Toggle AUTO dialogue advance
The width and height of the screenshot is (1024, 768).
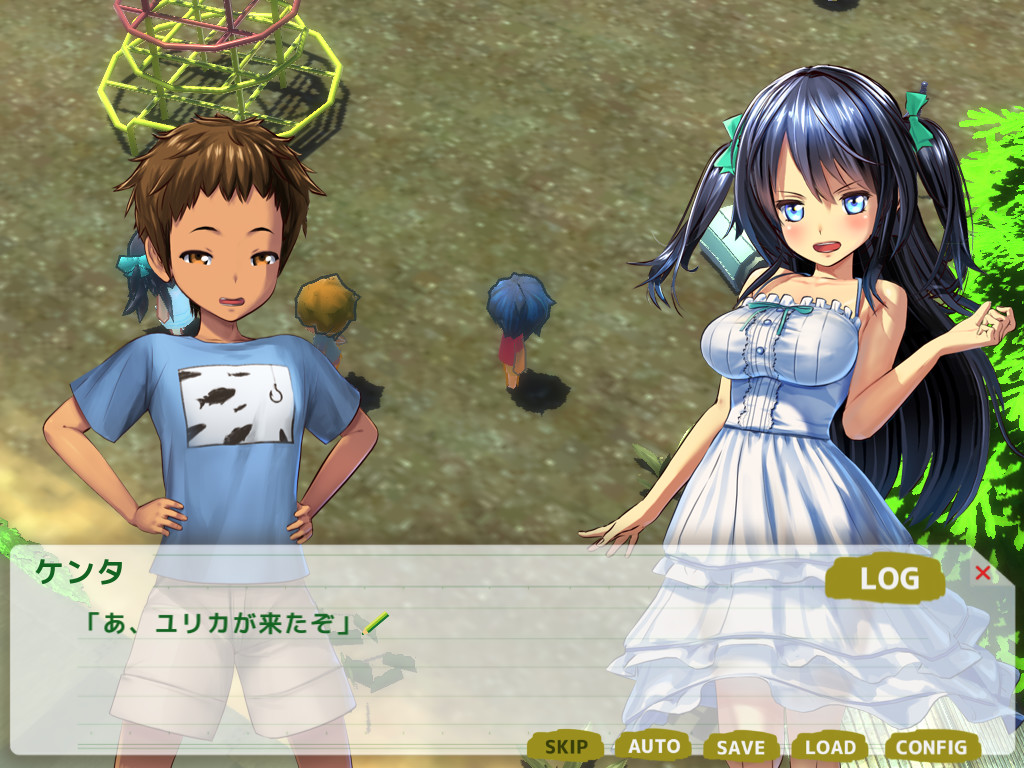coord(654,746)
